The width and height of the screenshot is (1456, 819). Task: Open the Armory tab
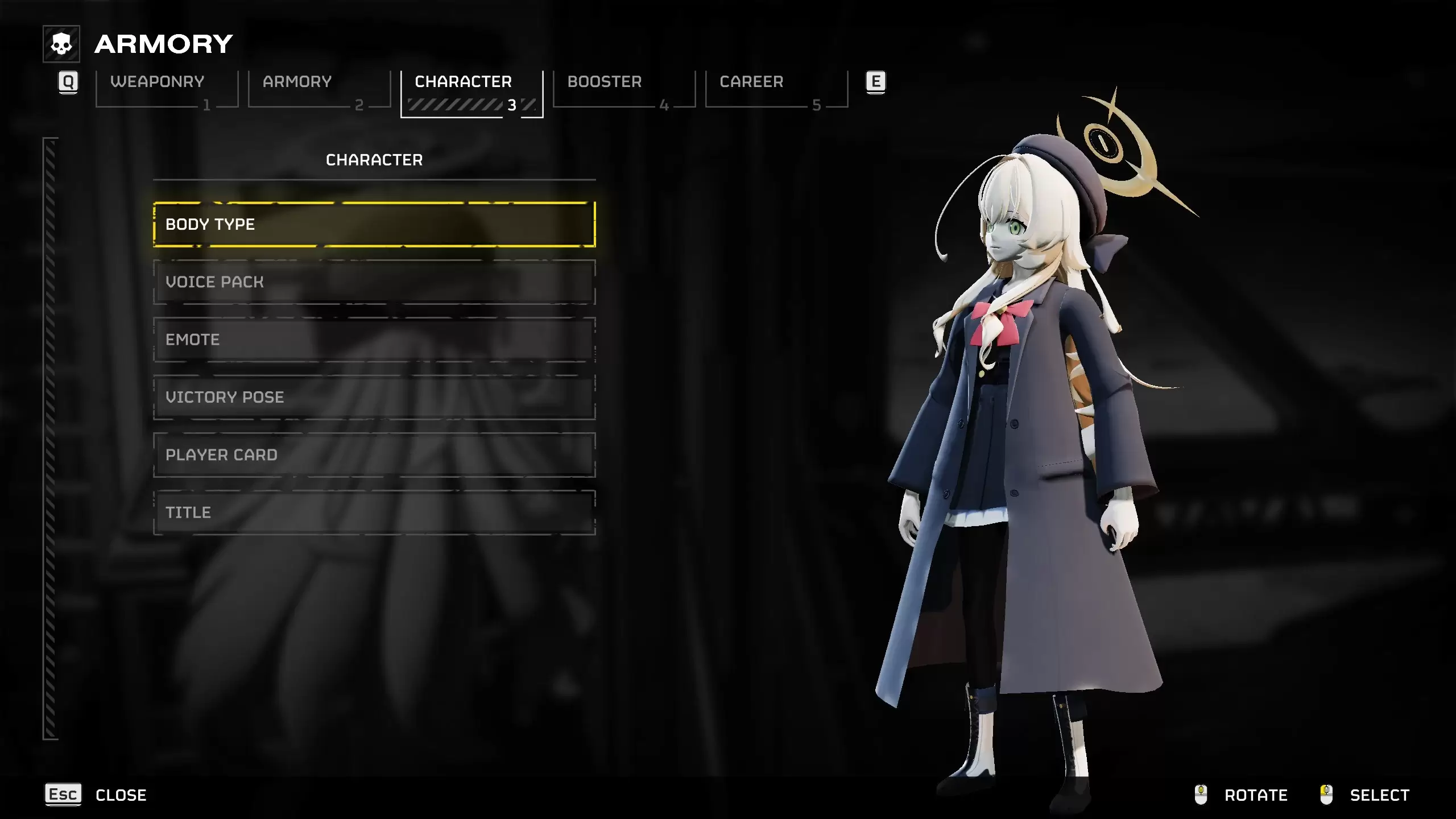coord(318,89)
